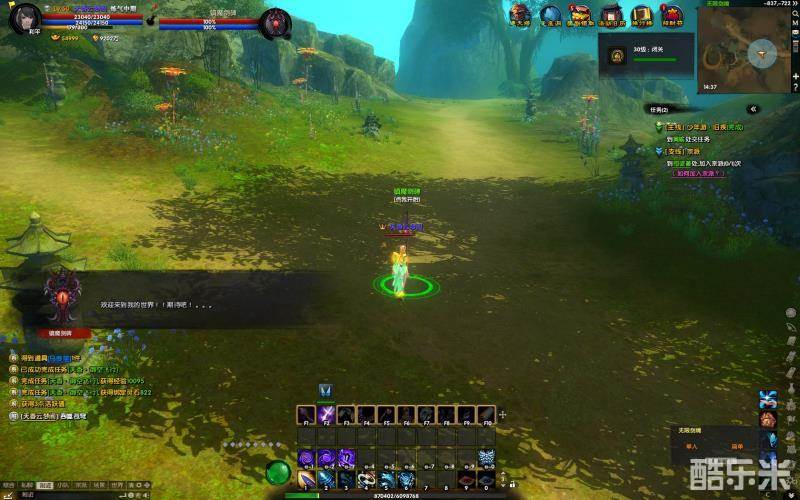The width and height of the screenshot is (800, 500).
Task: Click the green orb beside the skill bar
Action: point(279,472)
